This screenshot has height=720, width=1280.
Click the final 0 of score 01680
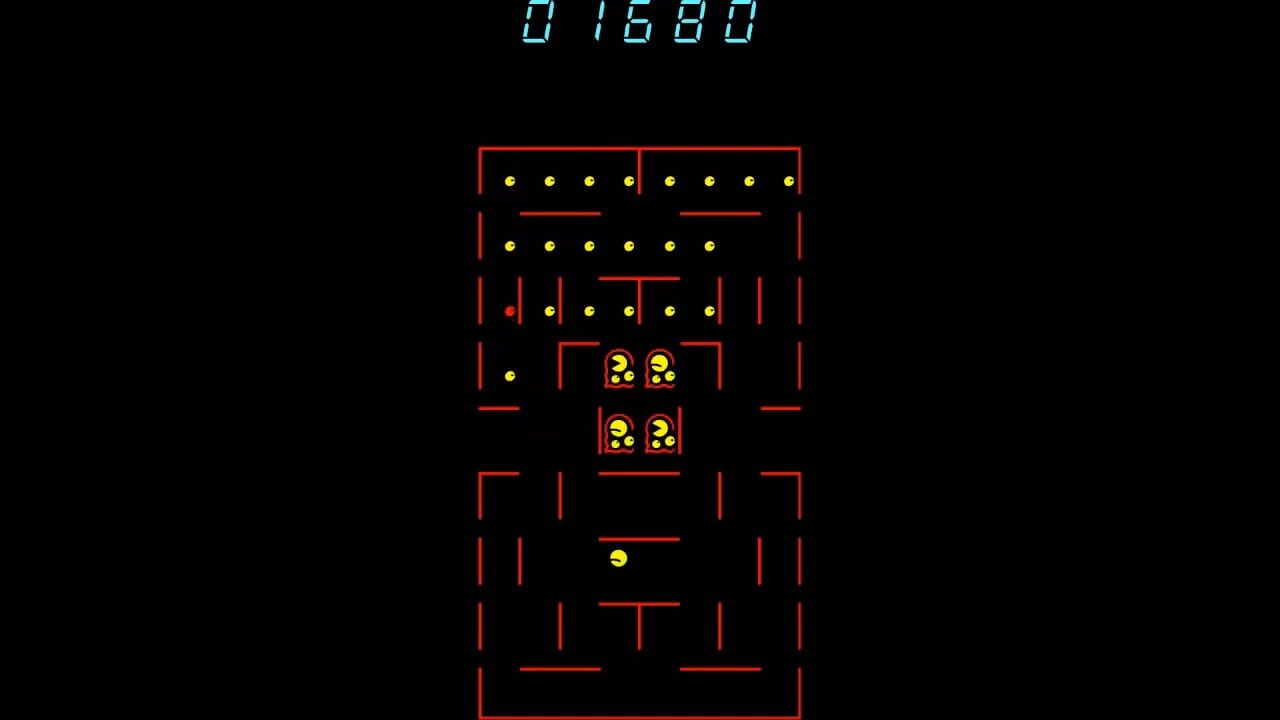(x=737, y=24)
